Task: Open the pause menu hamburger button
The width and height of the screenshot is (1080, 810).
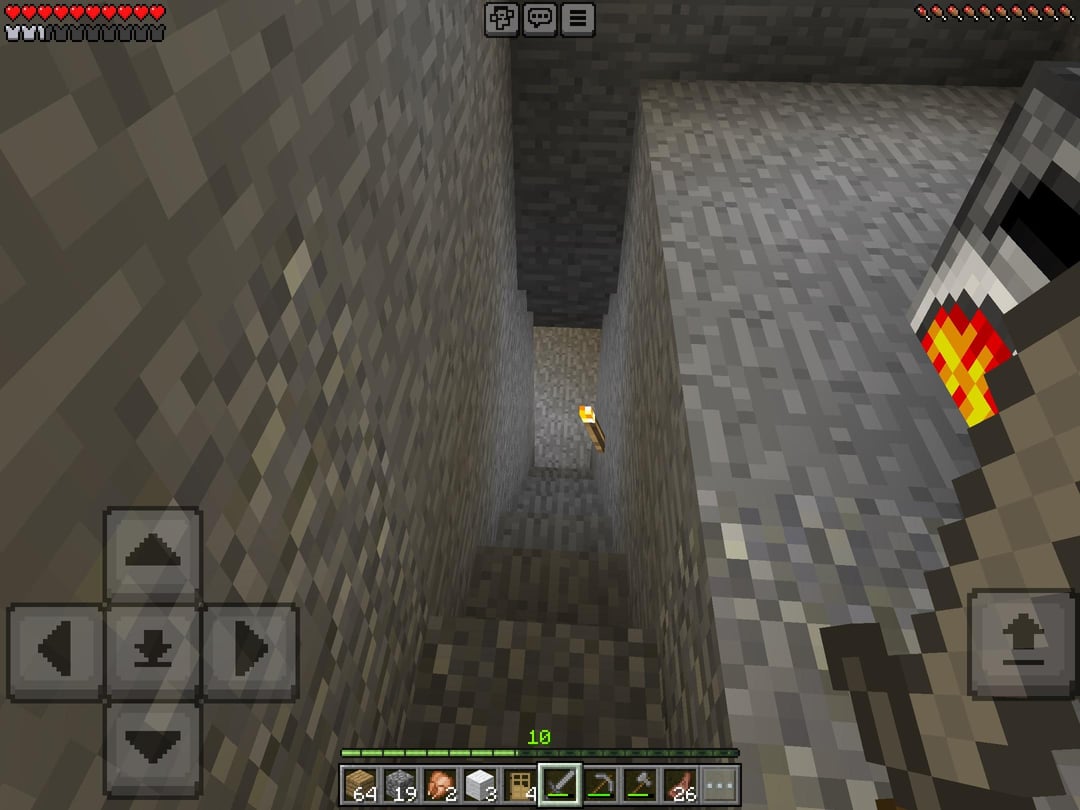Action: click(x=578, y=19)
